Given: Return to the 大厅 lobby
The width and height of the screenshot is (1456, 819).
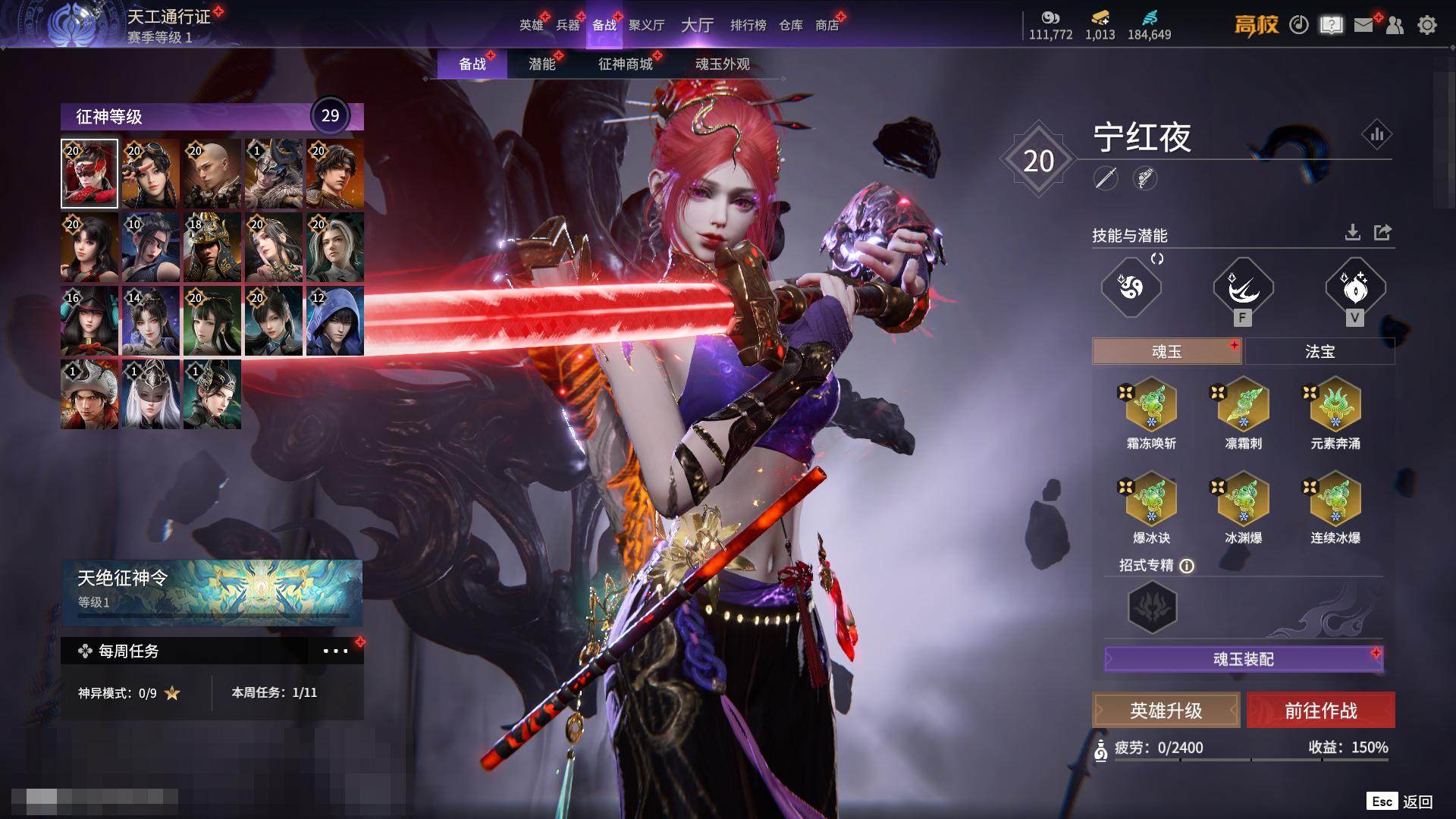Looking at the screenshot, I should click(x=697, y=25).
